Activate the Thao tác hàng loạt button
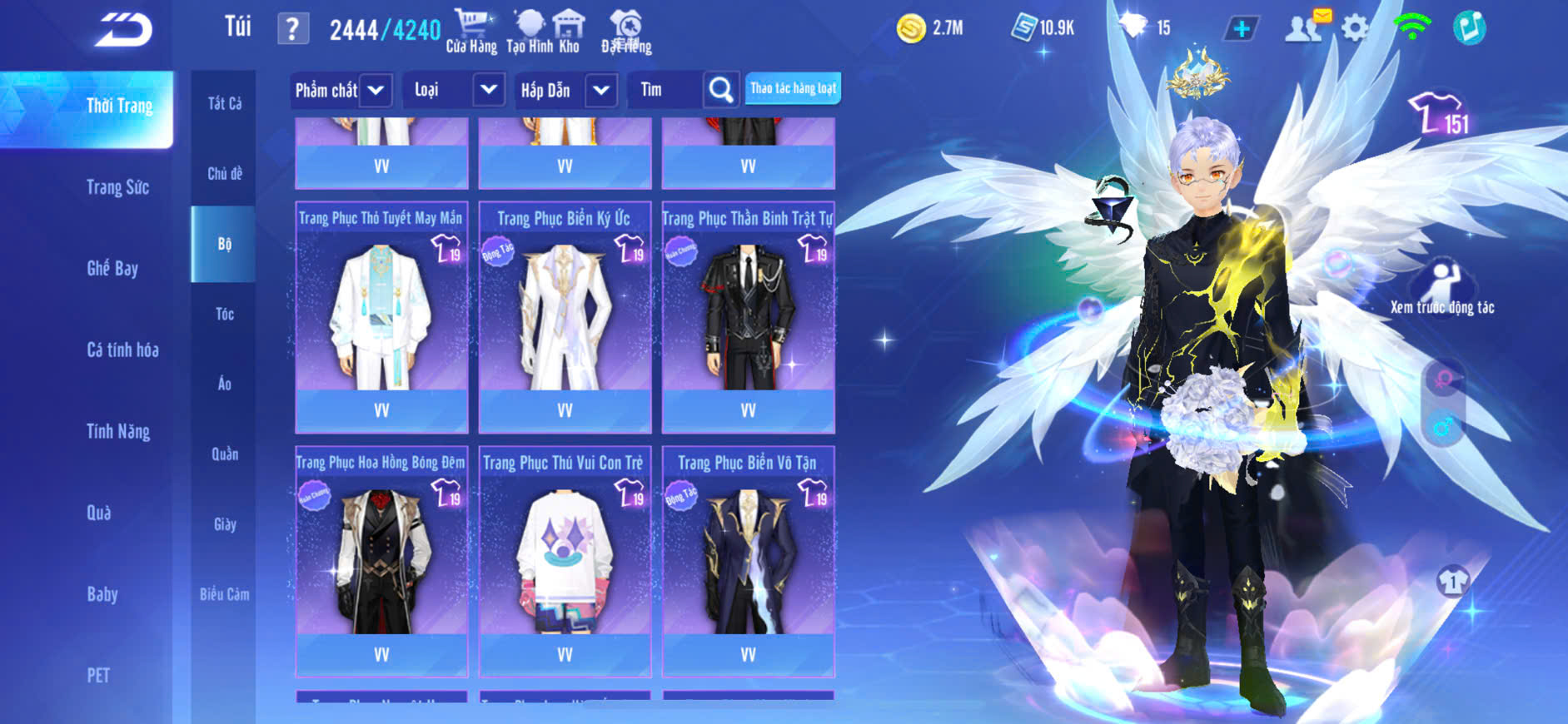Image resolution: width=1568 pixels, height=724 pixels. [x=793, y=88]
